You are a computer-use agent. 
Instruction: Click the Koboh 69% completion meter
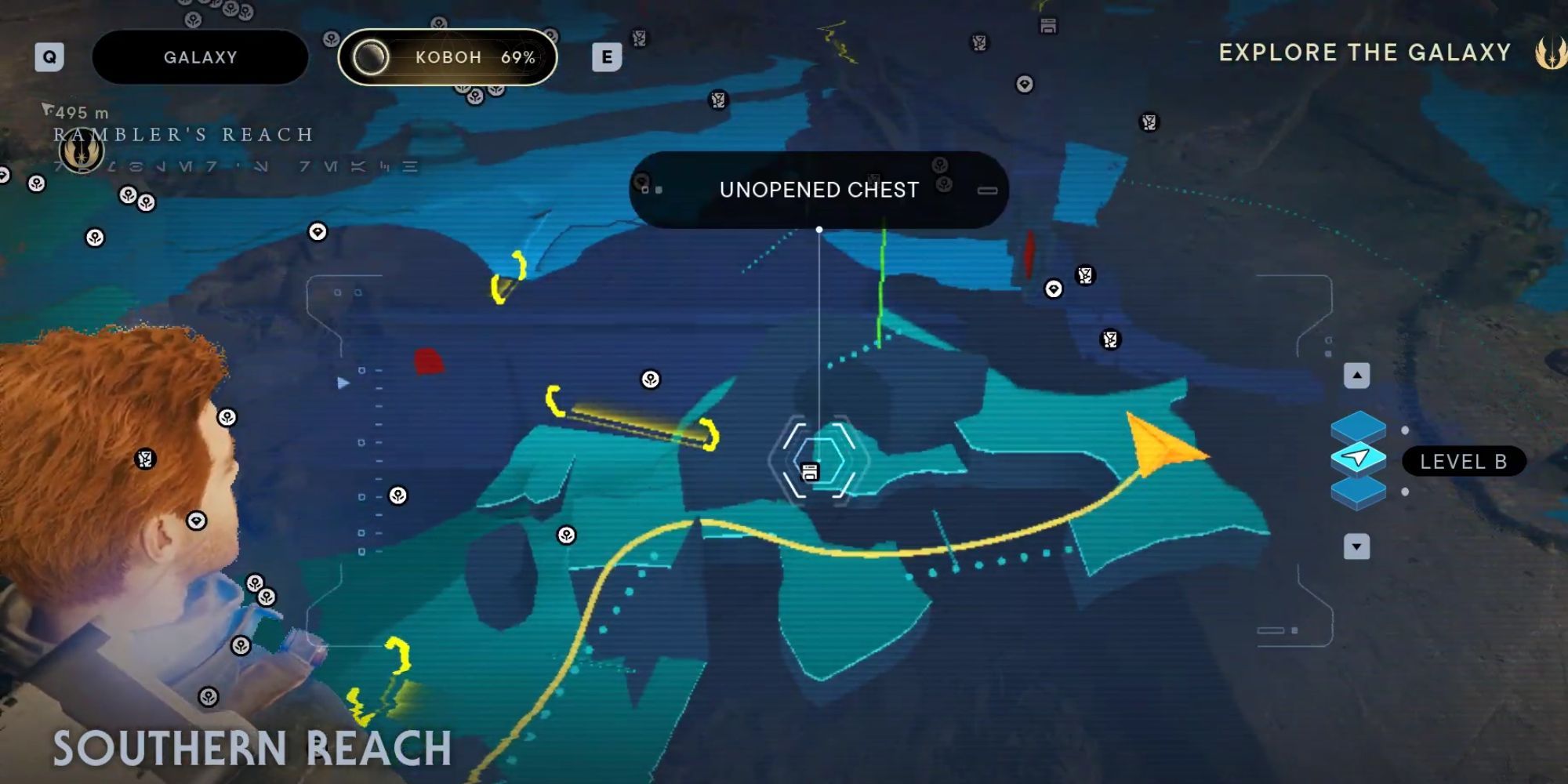[447, 56]
